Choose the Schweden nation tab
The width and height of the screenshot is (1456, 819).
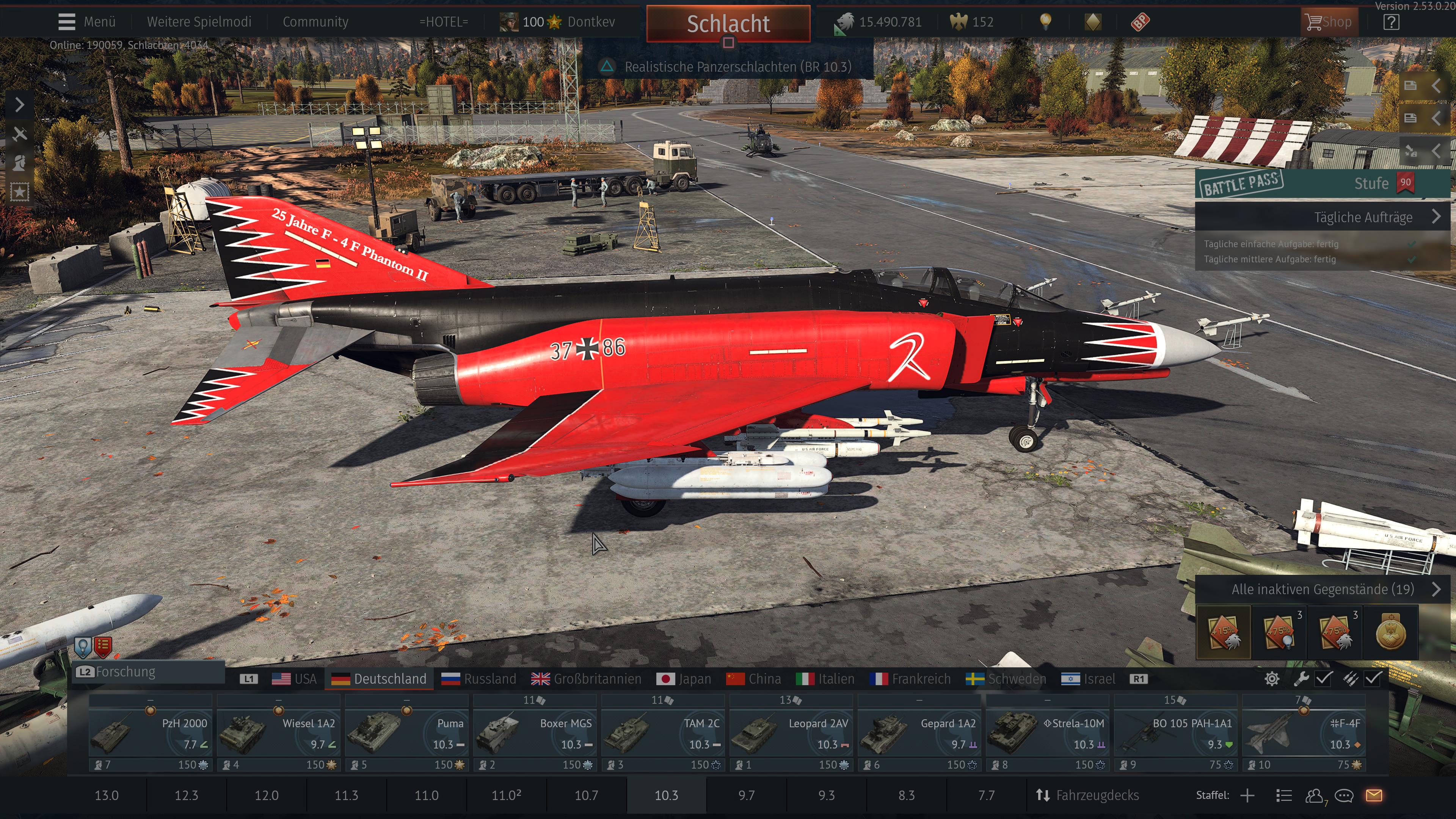click(x=1006, y=679)
